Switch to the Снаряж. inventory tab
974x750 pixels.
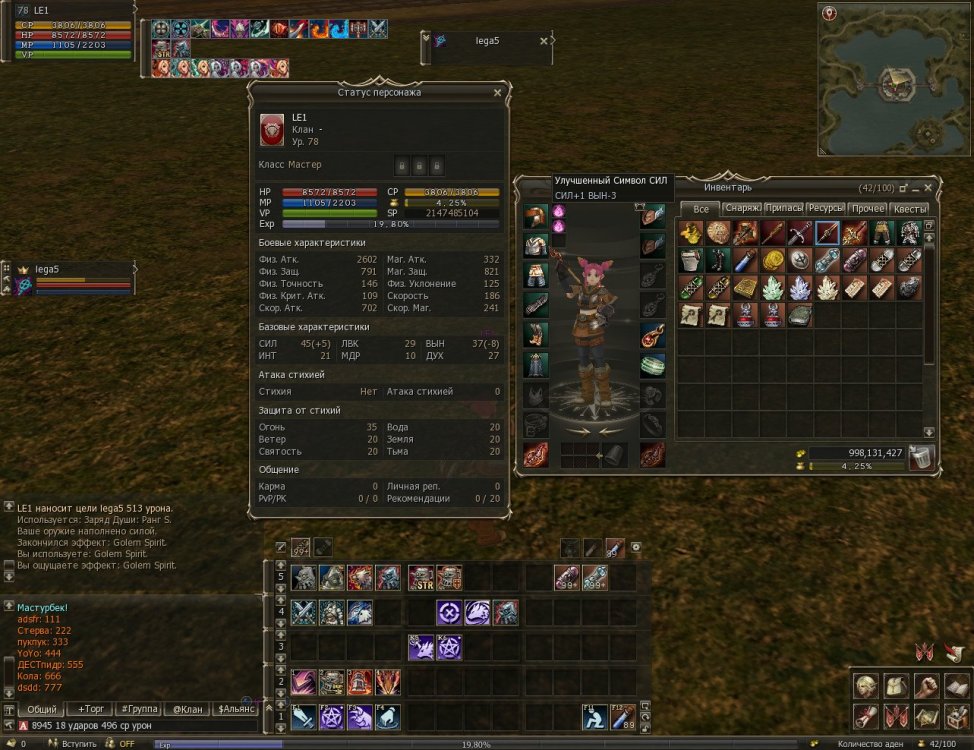click(743, 209)
